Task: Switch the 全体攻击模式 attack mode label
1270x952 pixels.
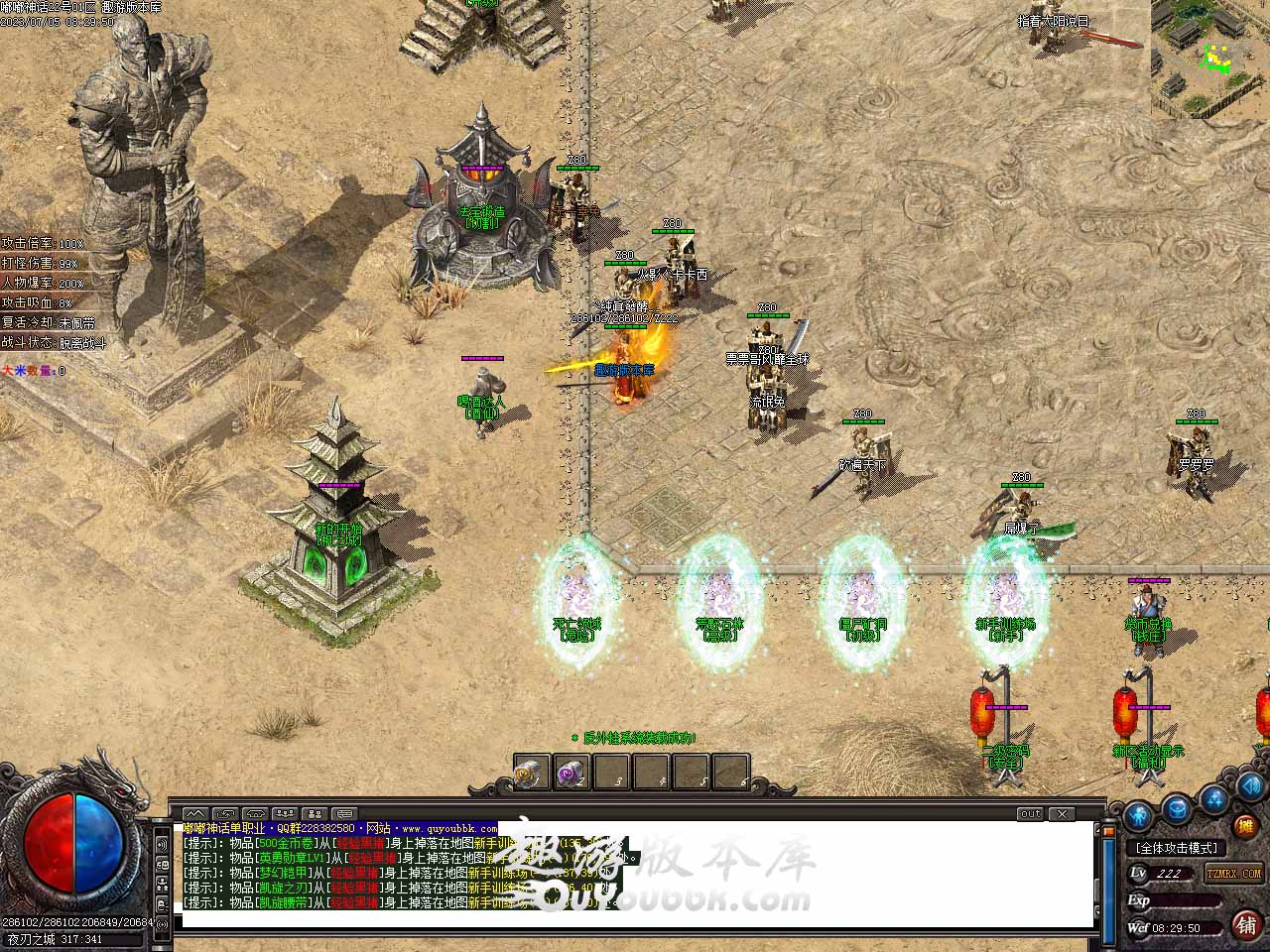Action: [x=1178, y=849]
